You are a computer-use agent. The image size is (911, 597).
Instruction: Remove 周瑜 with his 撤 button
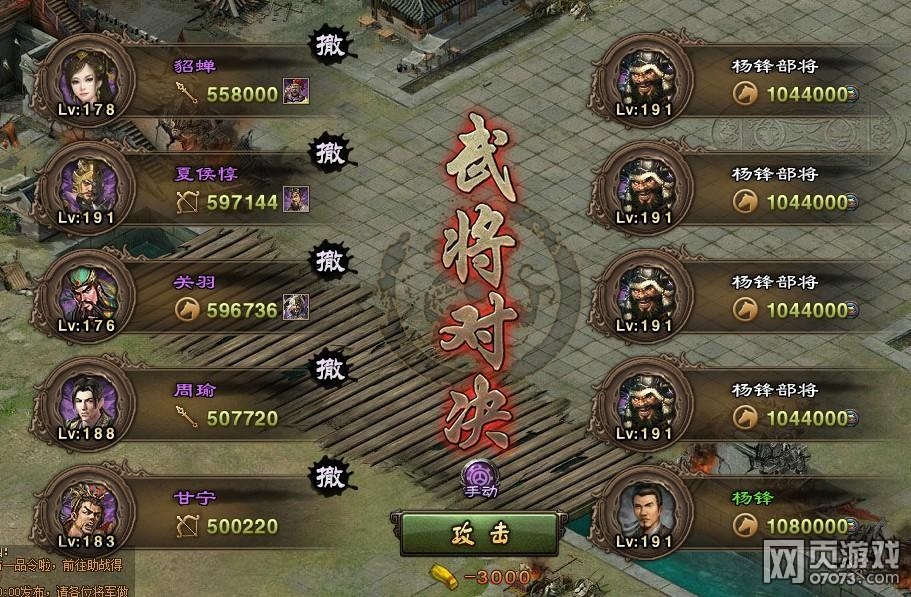(328, 368)
